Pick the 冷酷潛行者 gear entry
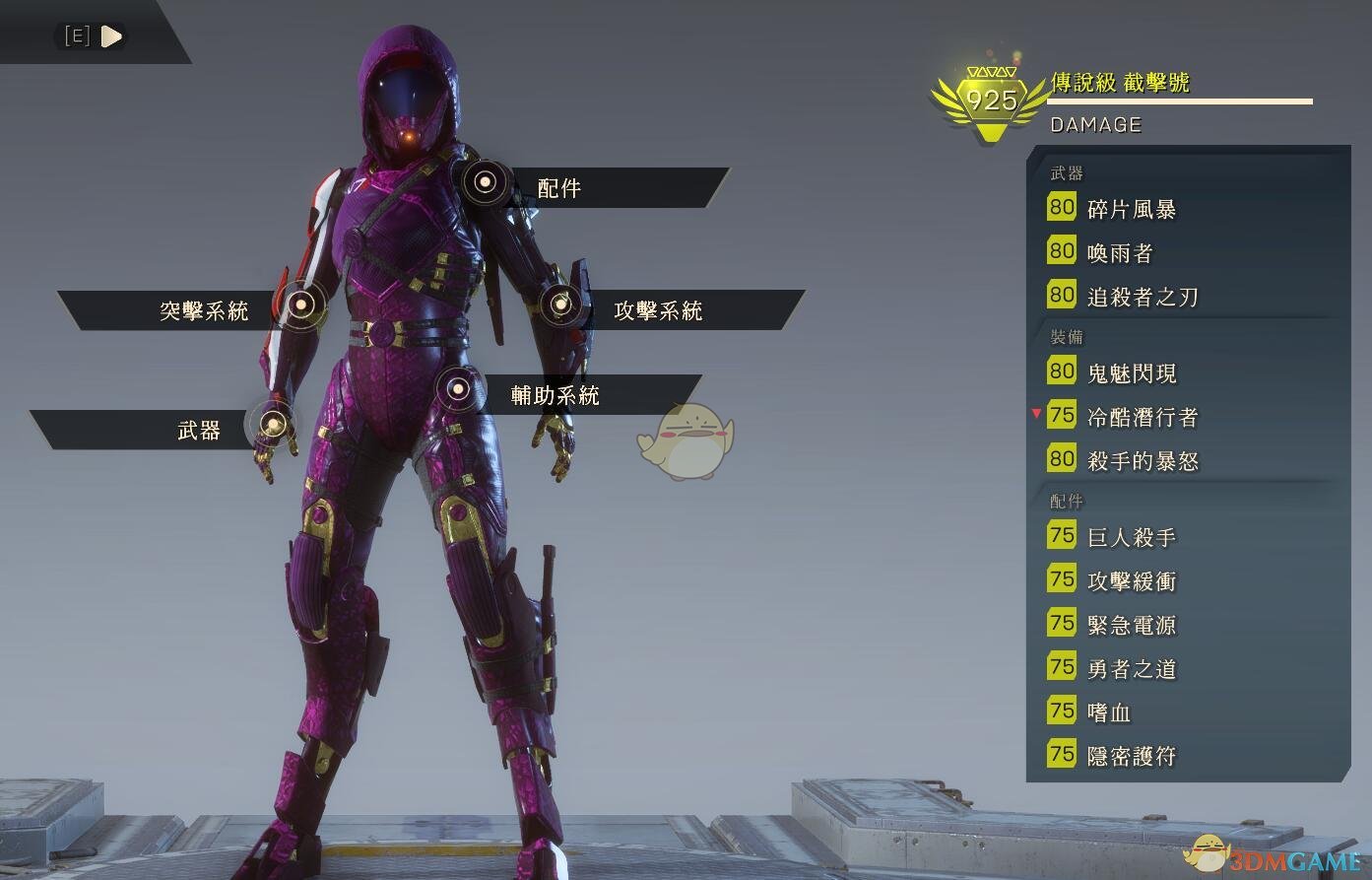Image resolution: width=1372 pixels, height=880 pixels. pos(1142,417)
